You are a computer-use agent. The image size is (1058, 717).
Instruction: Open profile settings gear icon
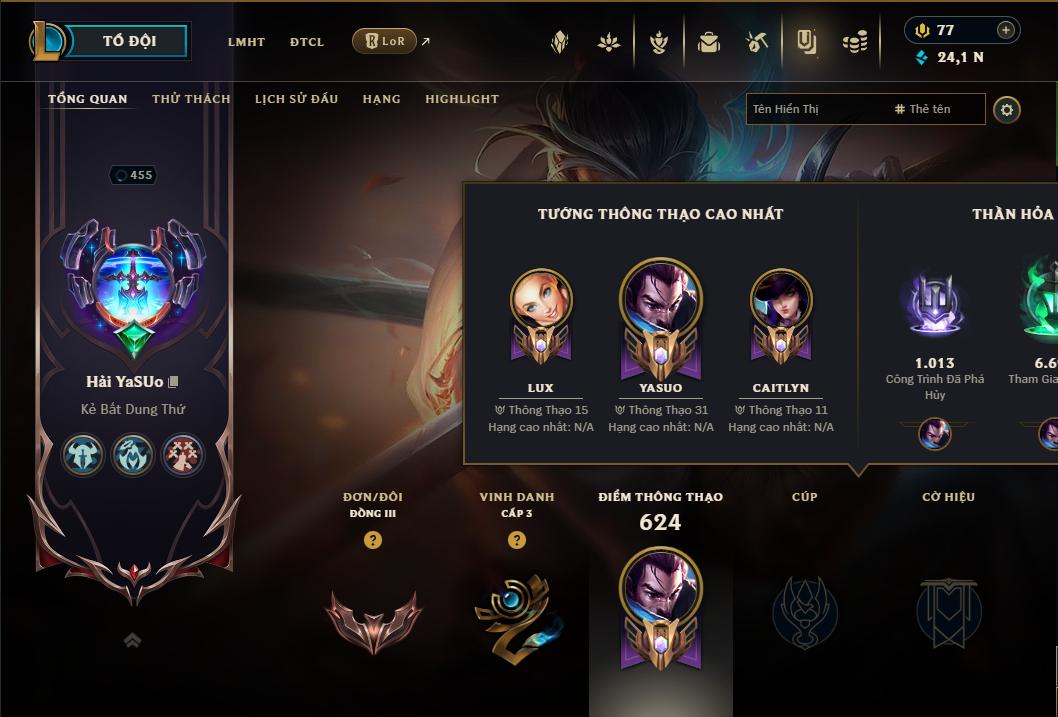click(1007, 109)
